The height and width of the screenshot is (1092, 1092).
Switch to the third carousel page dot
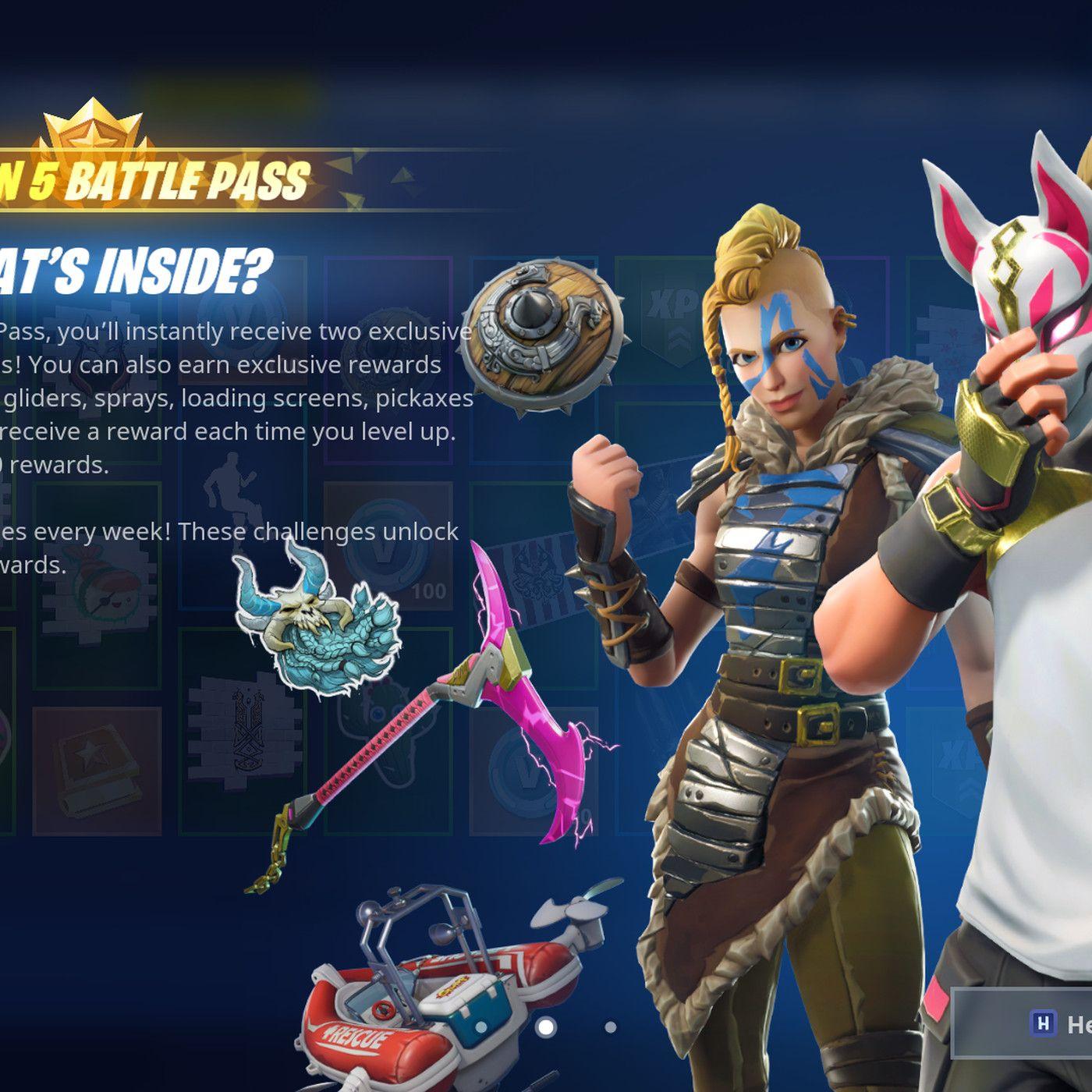pyautogui.click(x=611, y=1027)
